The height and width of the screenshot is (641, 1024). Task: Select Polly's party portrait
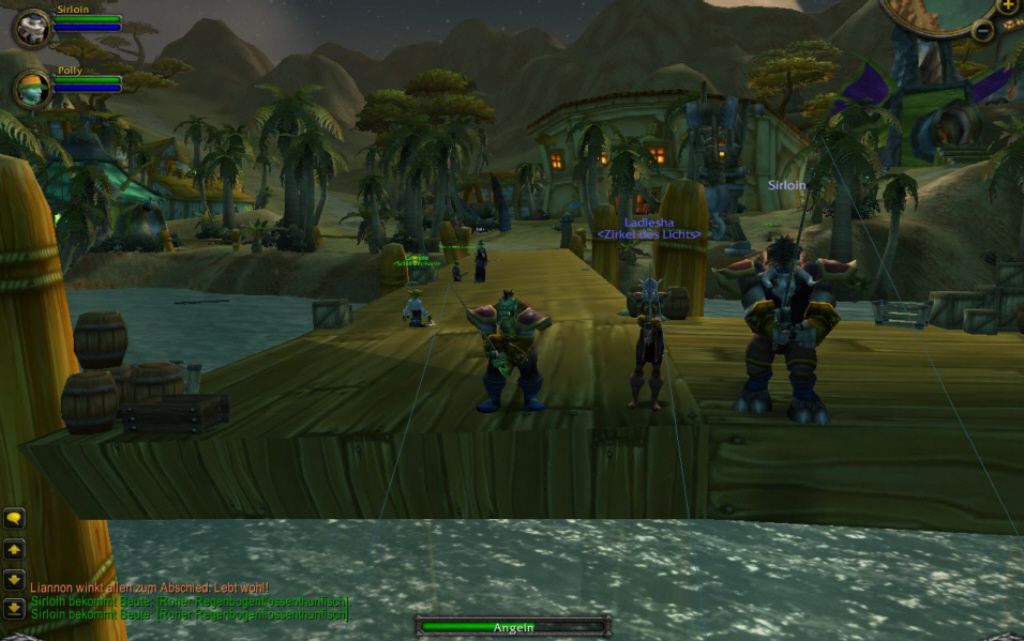[x=32, y=90]
